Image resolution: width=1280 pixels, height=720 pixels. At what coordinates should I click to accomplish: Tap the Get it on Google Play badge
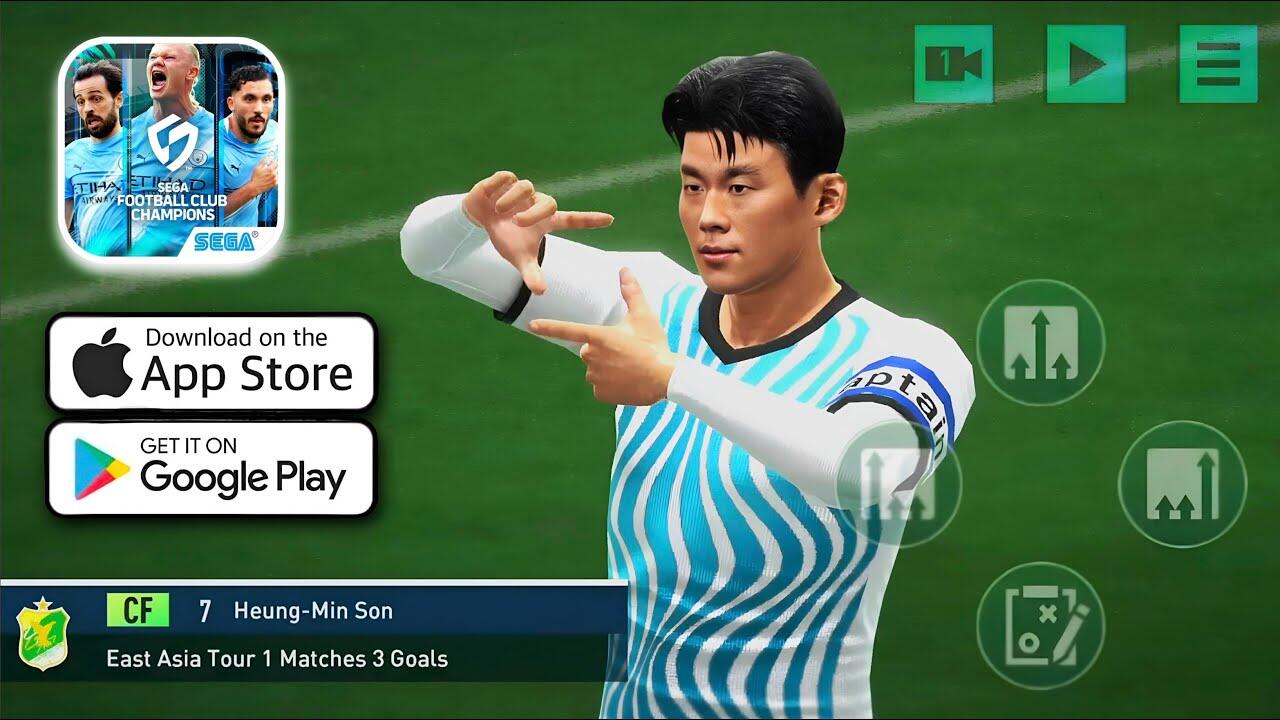click(x=211, y=468)
